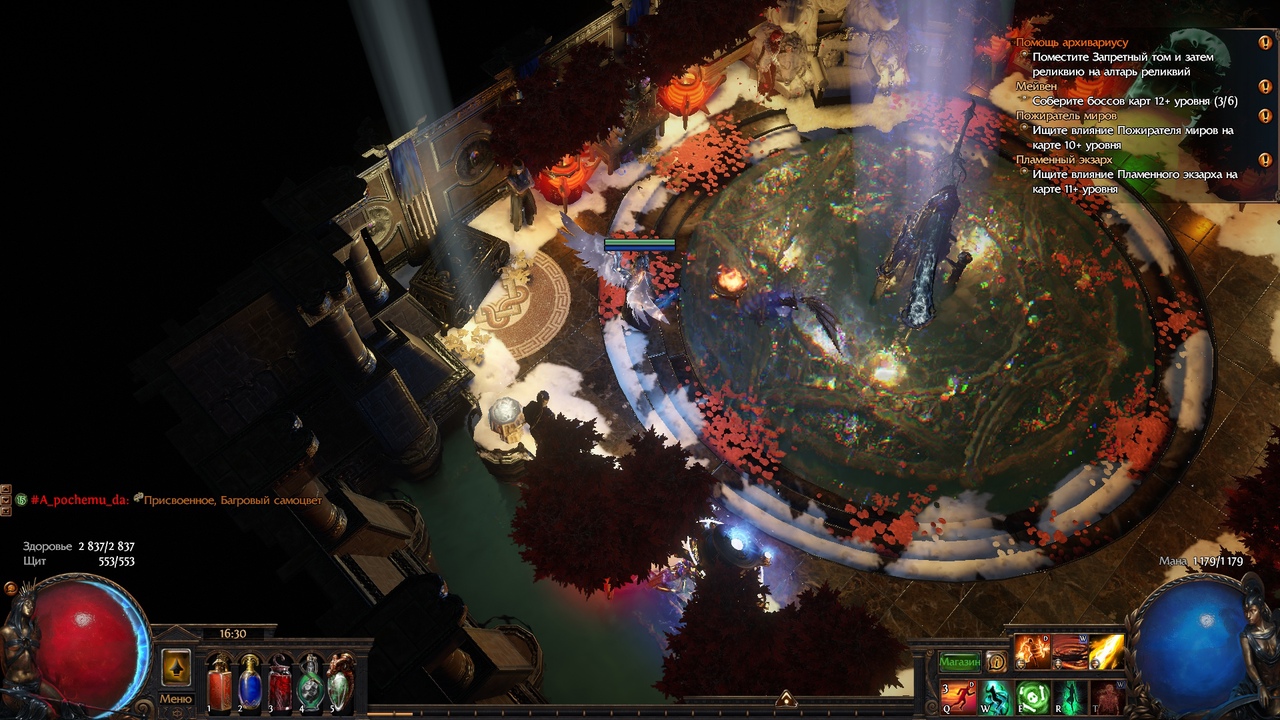Click the Пламенный экзарх quest exclamation icon

[1265, 160]
